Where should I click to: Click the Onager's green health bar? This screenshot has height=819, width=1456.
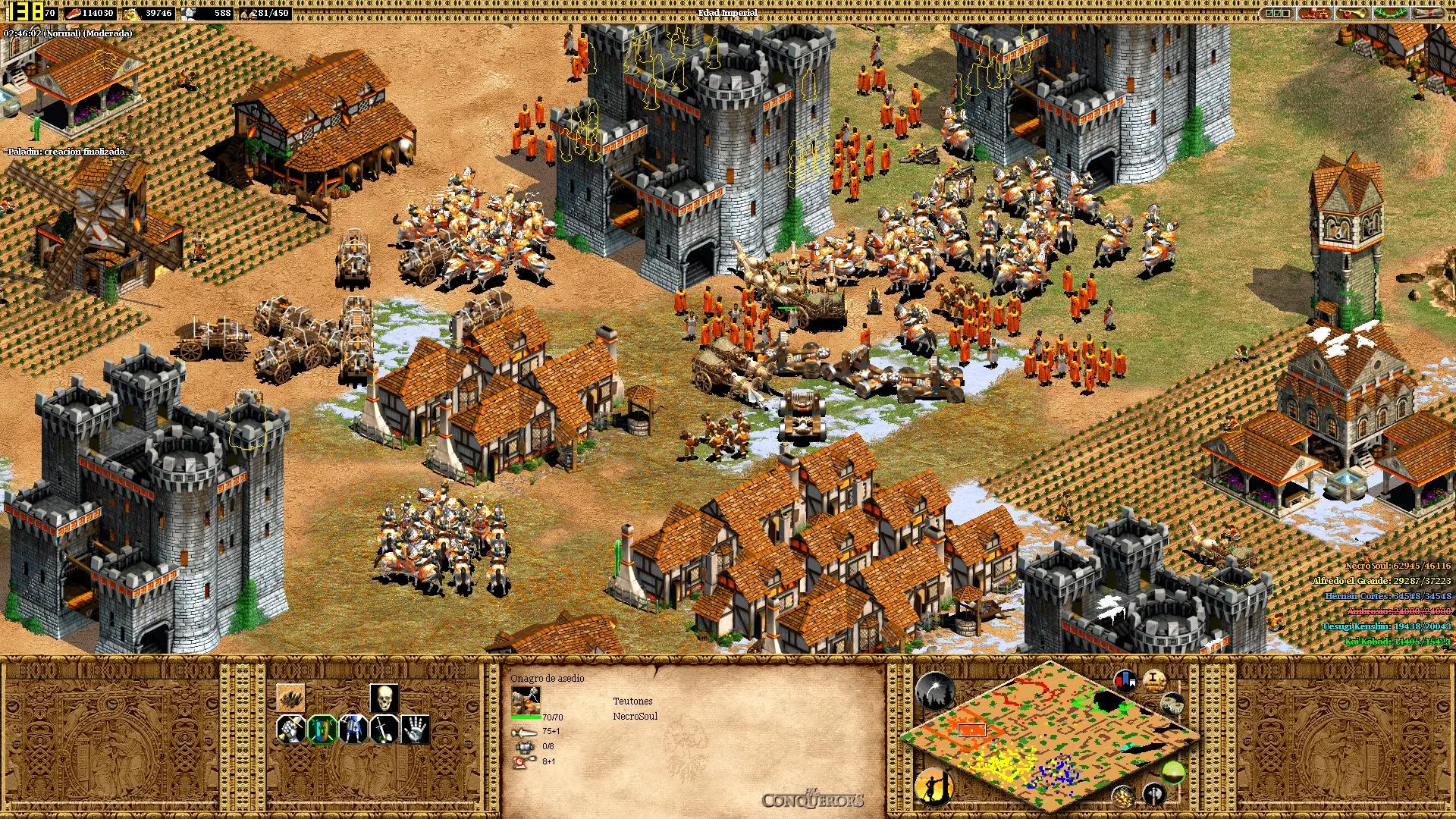click(x=526, y=717)
